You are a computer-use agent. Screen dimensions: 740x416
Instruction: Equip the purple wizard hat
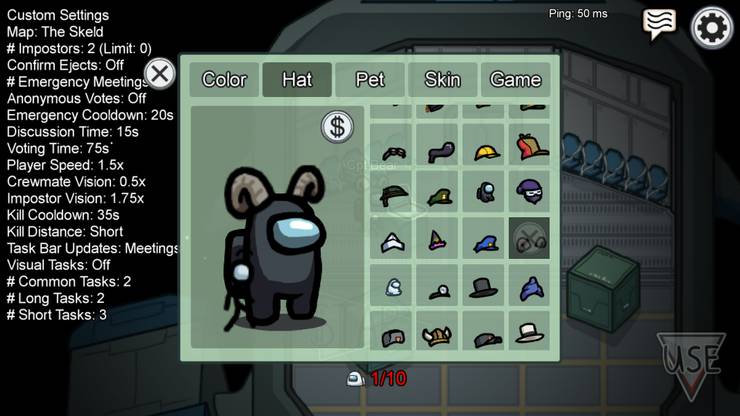[438, 239]
